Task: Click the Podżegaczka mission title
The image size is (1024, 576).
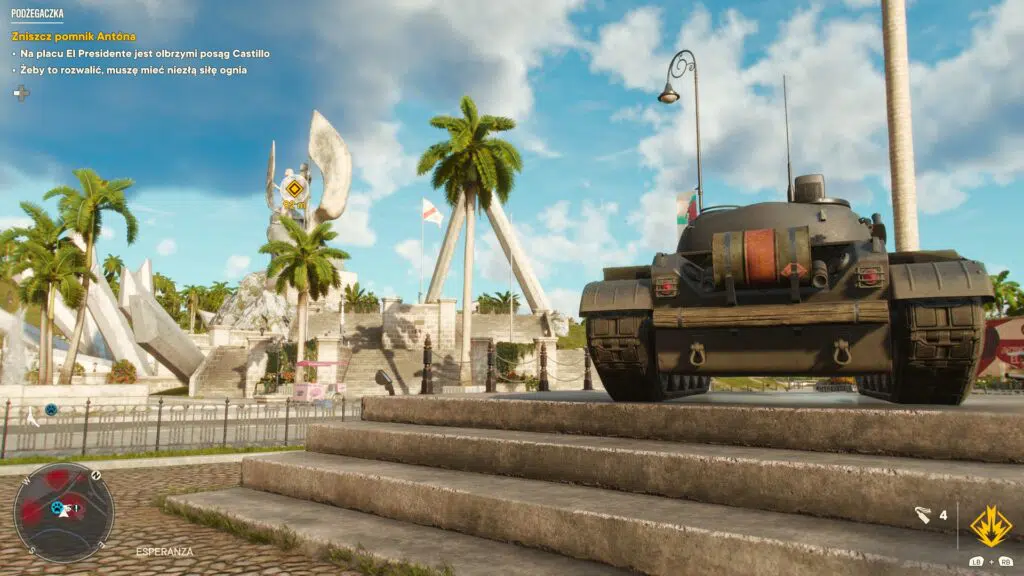Action: click(38, 15)
